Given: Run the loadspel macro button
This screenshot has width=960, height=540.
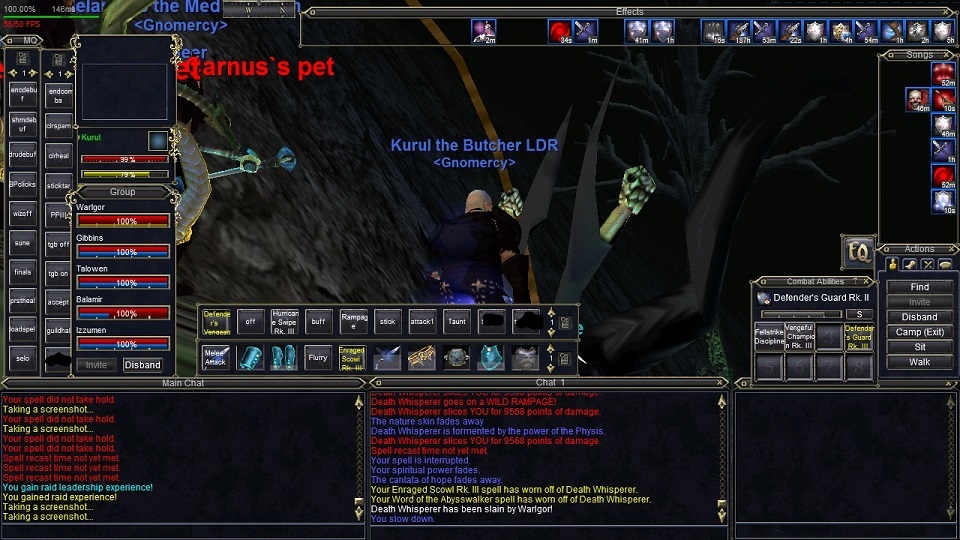Looking at the screenshot, I should [x=23, y=329].
